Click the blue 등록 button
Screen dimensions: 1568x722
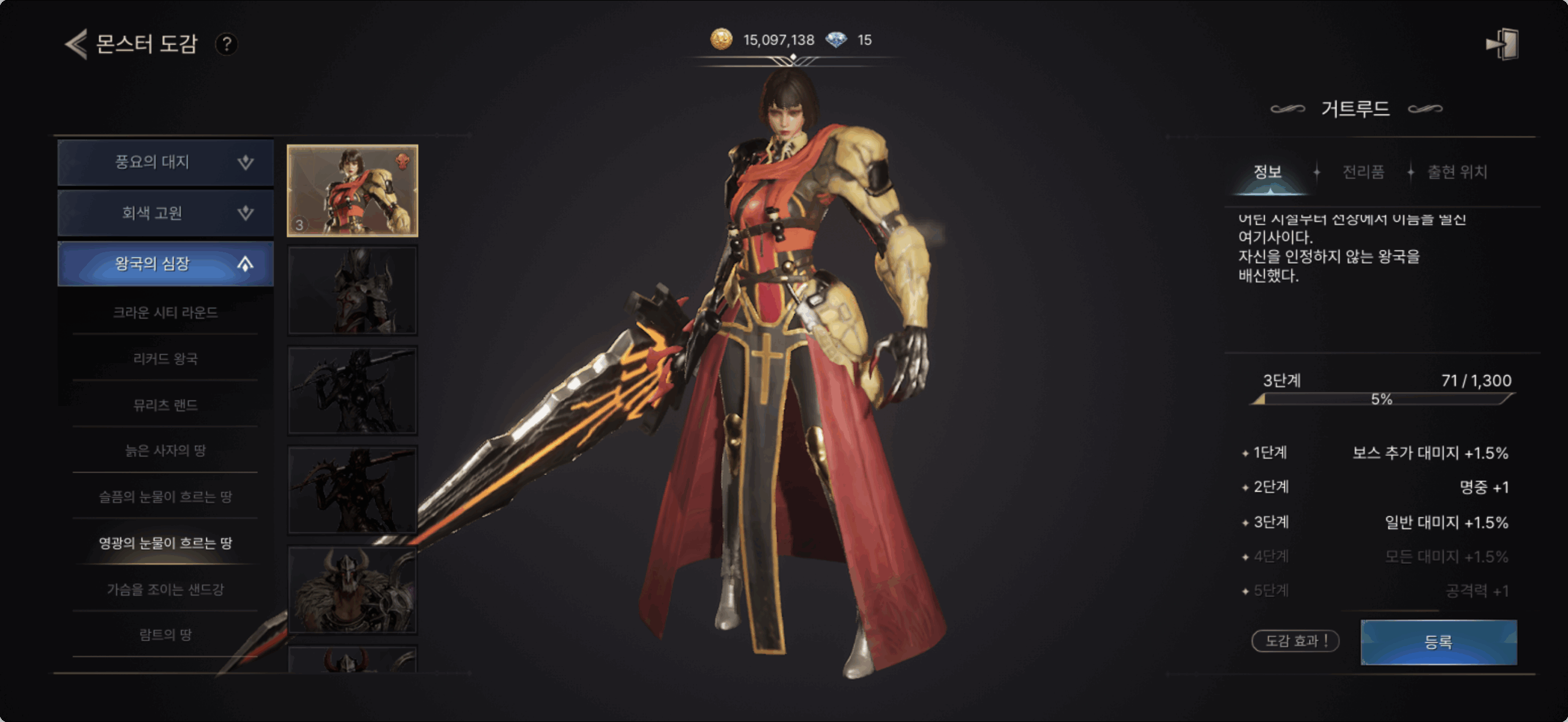point(1438,642)
